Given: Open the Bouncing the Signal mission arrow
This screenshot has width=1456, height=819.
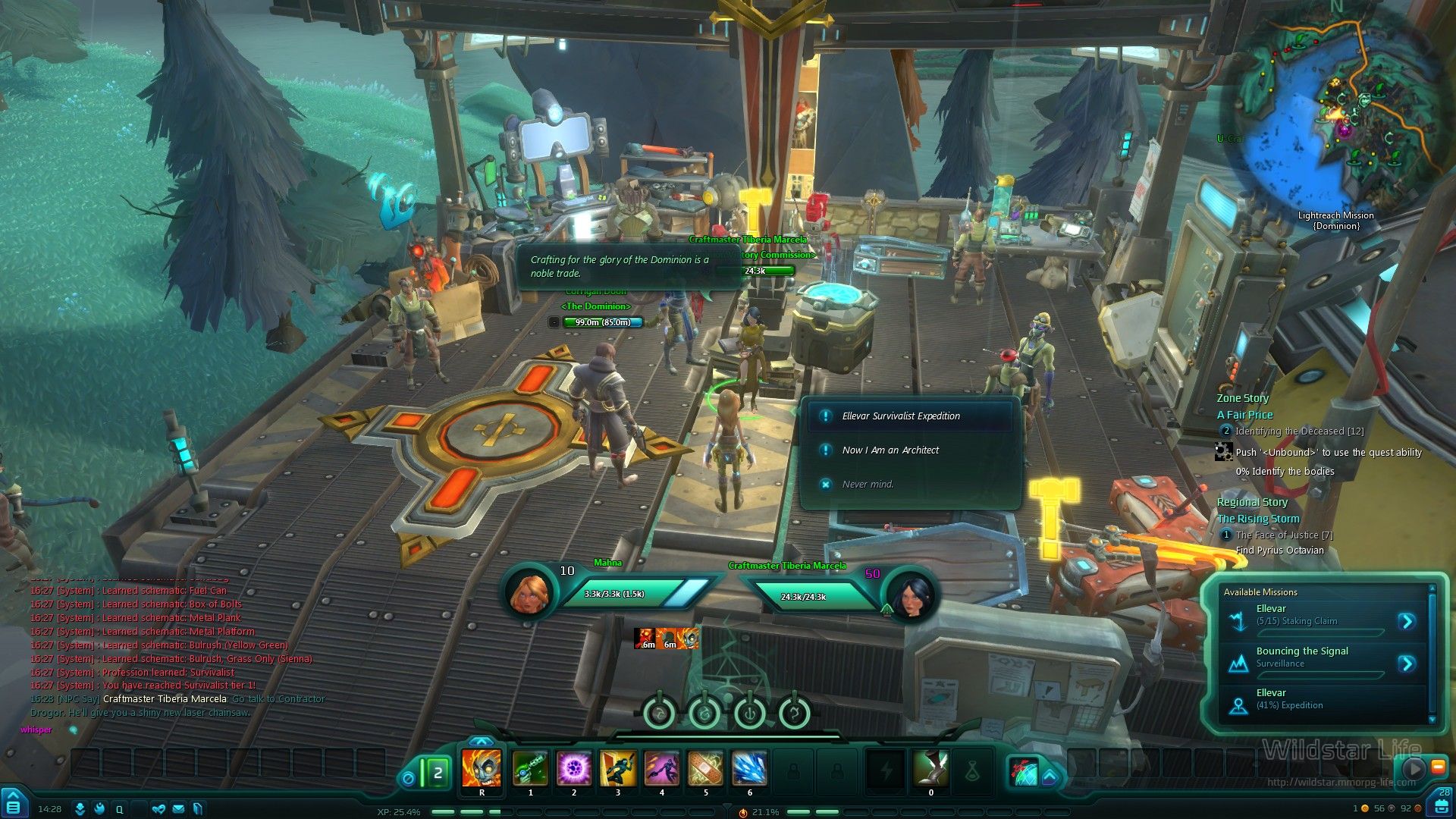Looking at the screenshot, I should (1407, 664).
